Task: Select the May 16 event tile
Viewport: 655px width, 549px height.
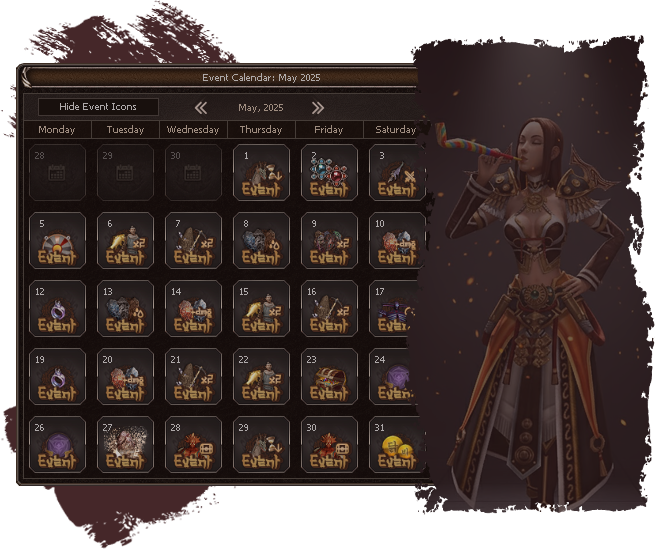Action: [329, 308]
